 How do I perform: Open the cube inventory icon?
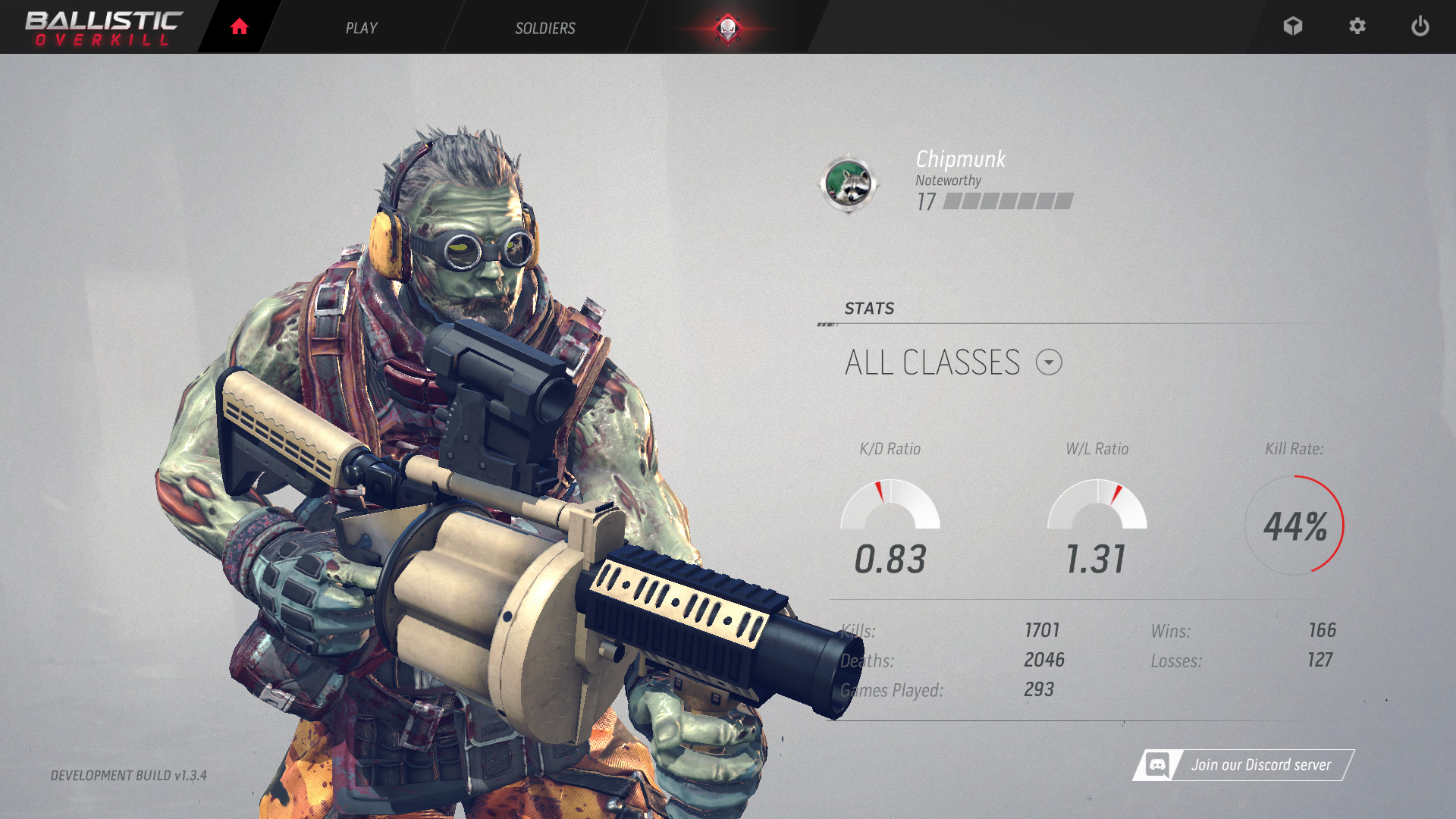point(1292,27)
